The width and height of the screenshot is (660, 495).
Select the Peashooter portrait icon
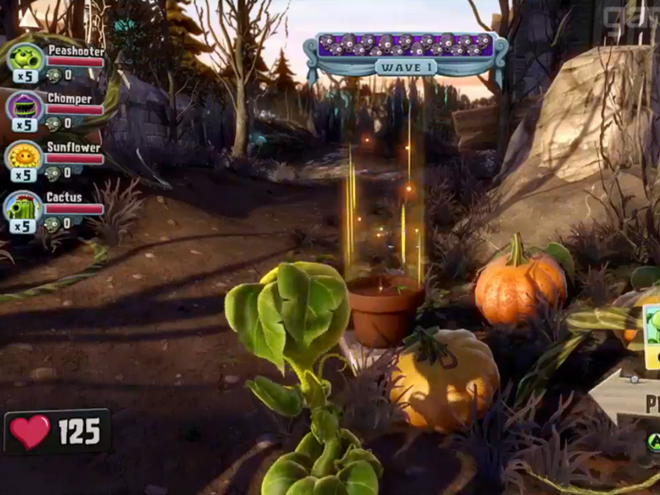pos(24,59)
